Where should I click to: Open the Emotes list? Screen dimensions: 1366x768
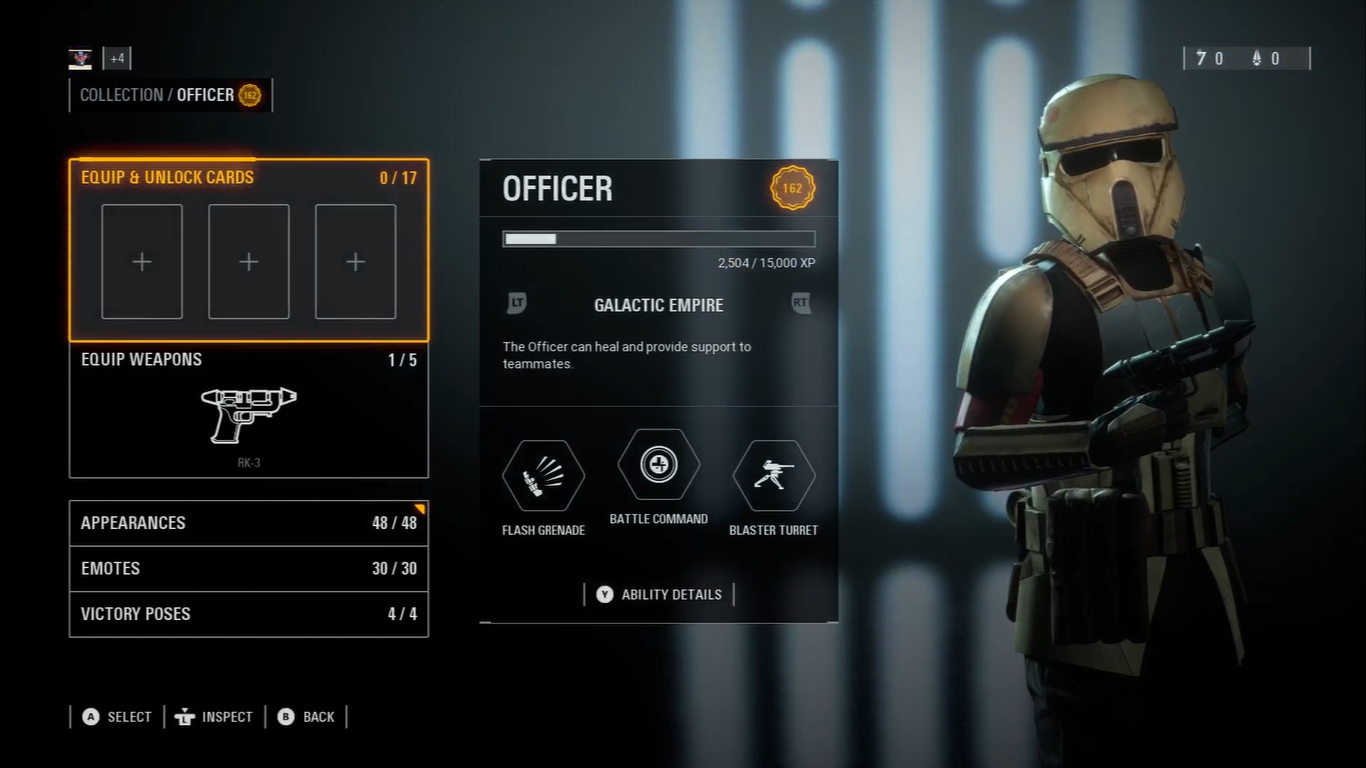(x=248, y=568)
